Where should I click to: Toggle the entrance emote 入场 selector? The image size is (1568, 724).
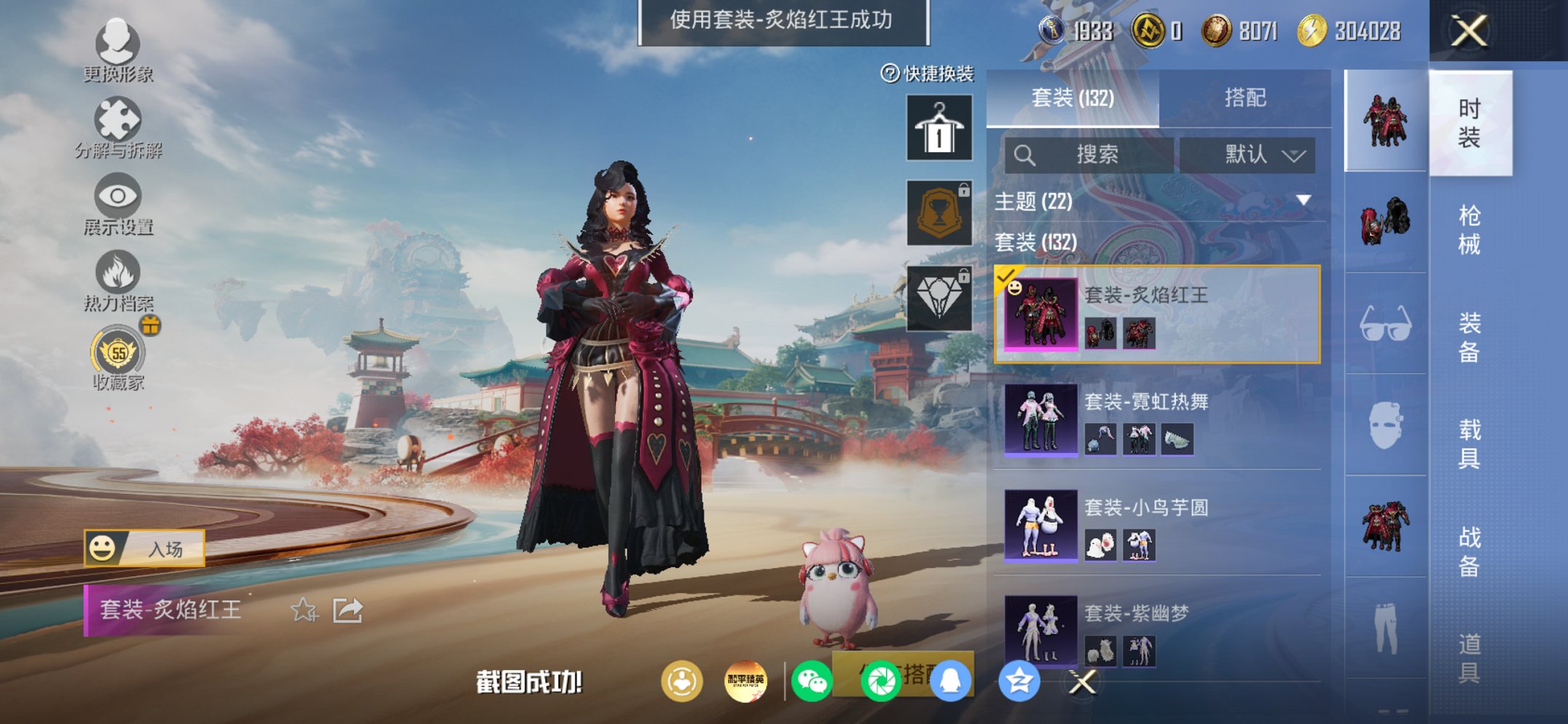pos(146,548)
